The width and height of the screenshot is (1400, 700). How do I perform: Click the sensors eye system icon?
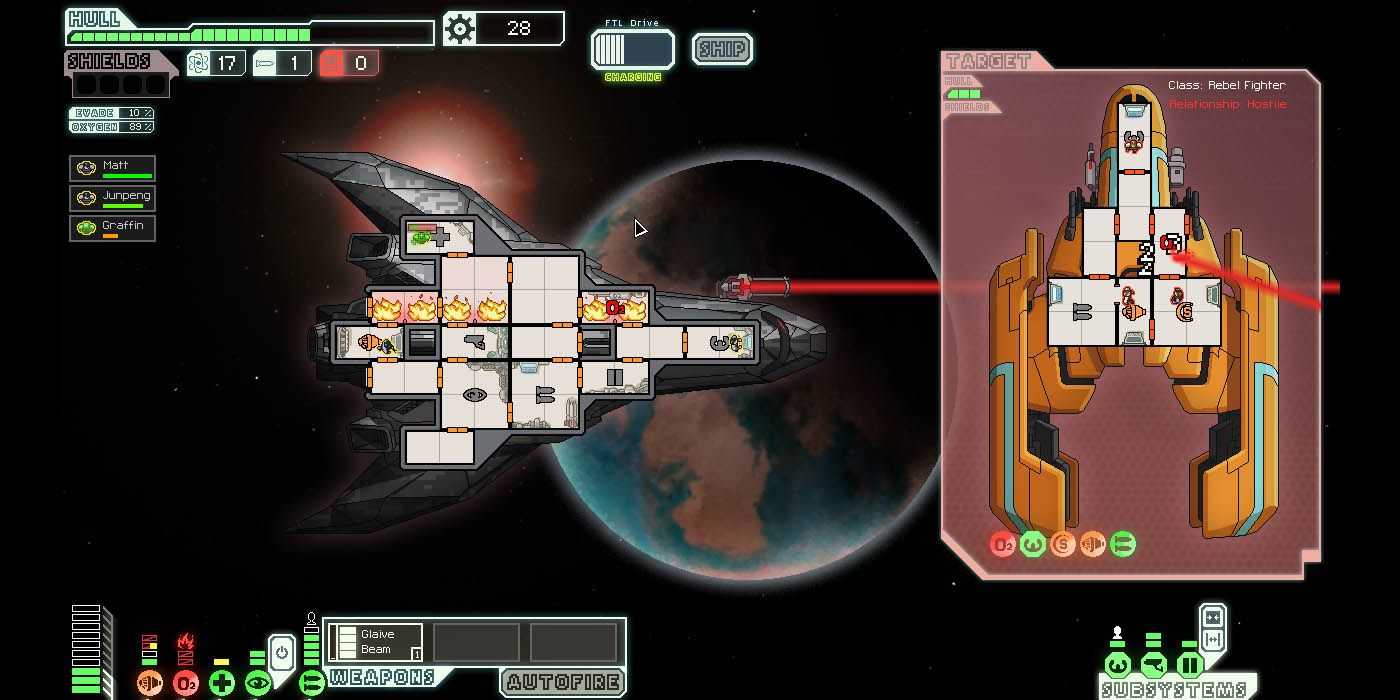tap(258, 683)
